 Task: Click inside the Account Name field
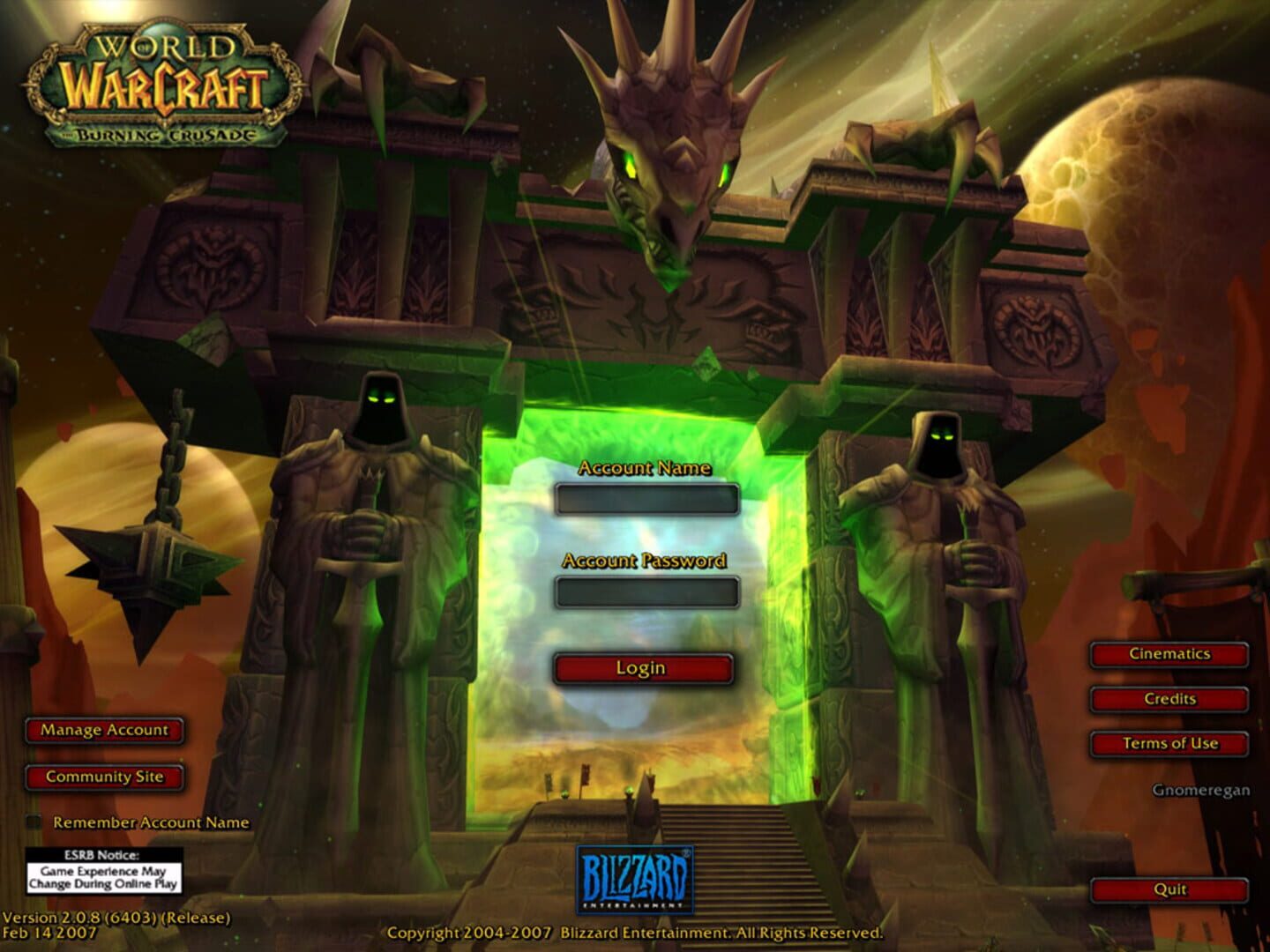coord(648,498)
